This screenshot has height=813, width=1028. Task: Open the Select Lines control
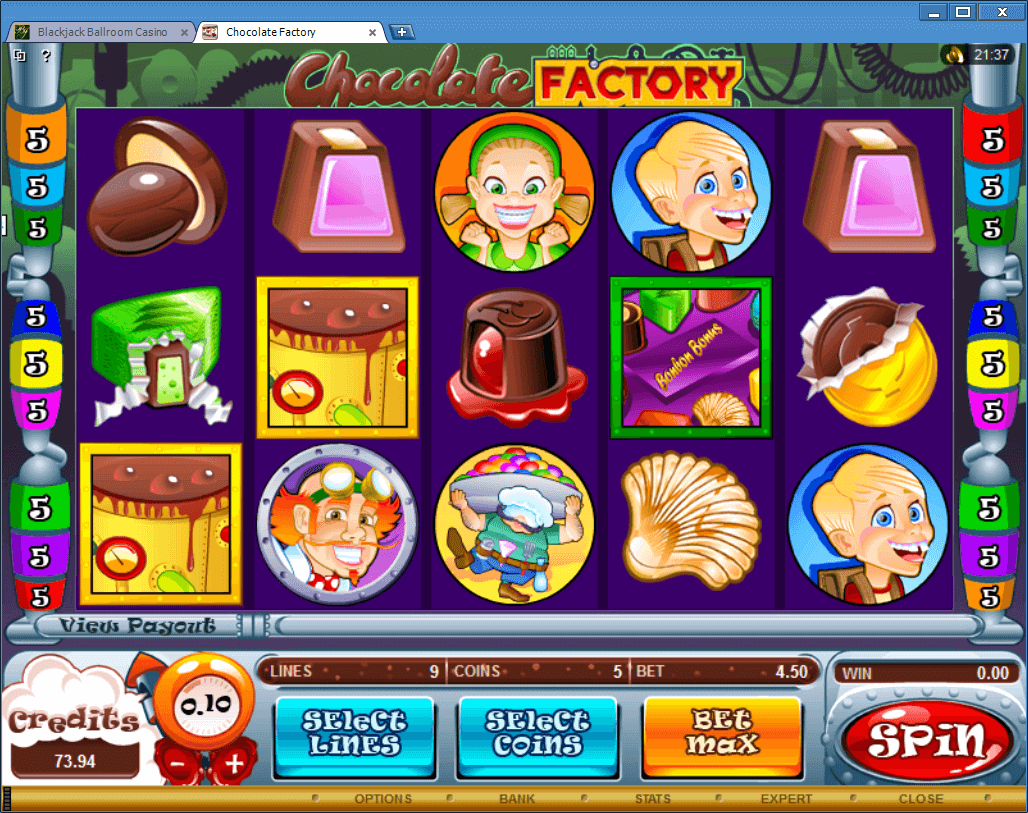click(x=354, y=733)
